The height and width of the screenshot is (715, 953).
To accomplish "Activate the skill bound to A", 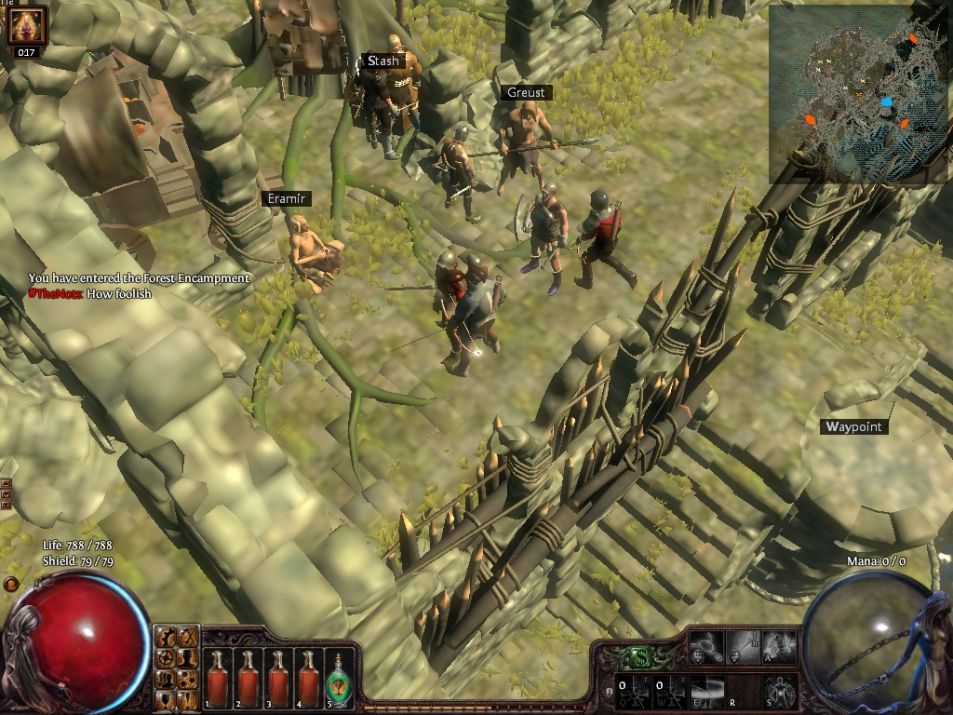I will (x=778, y=647).
